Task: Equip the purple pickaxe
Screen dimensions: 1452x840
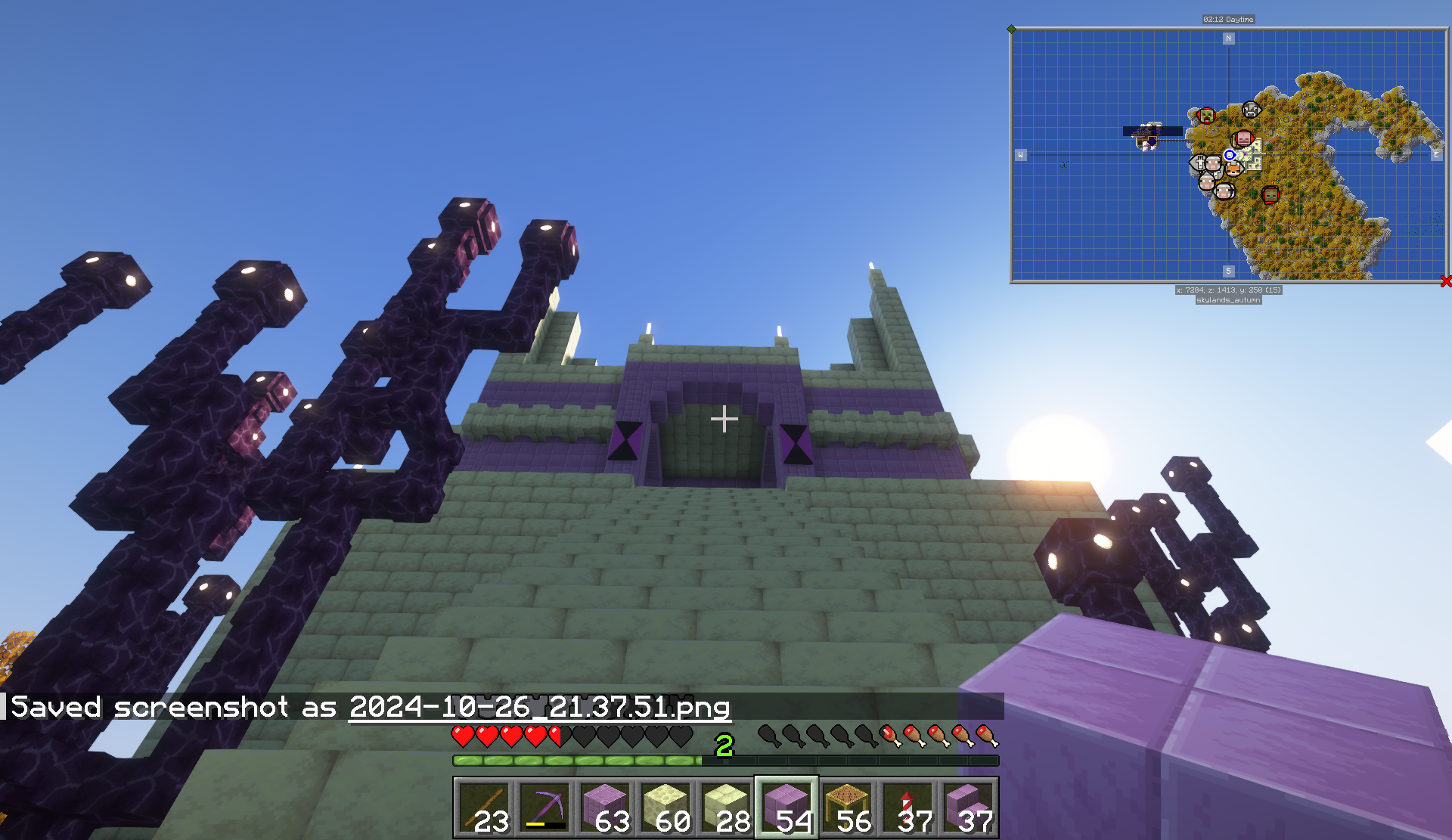Action: [x=544, y=807]
